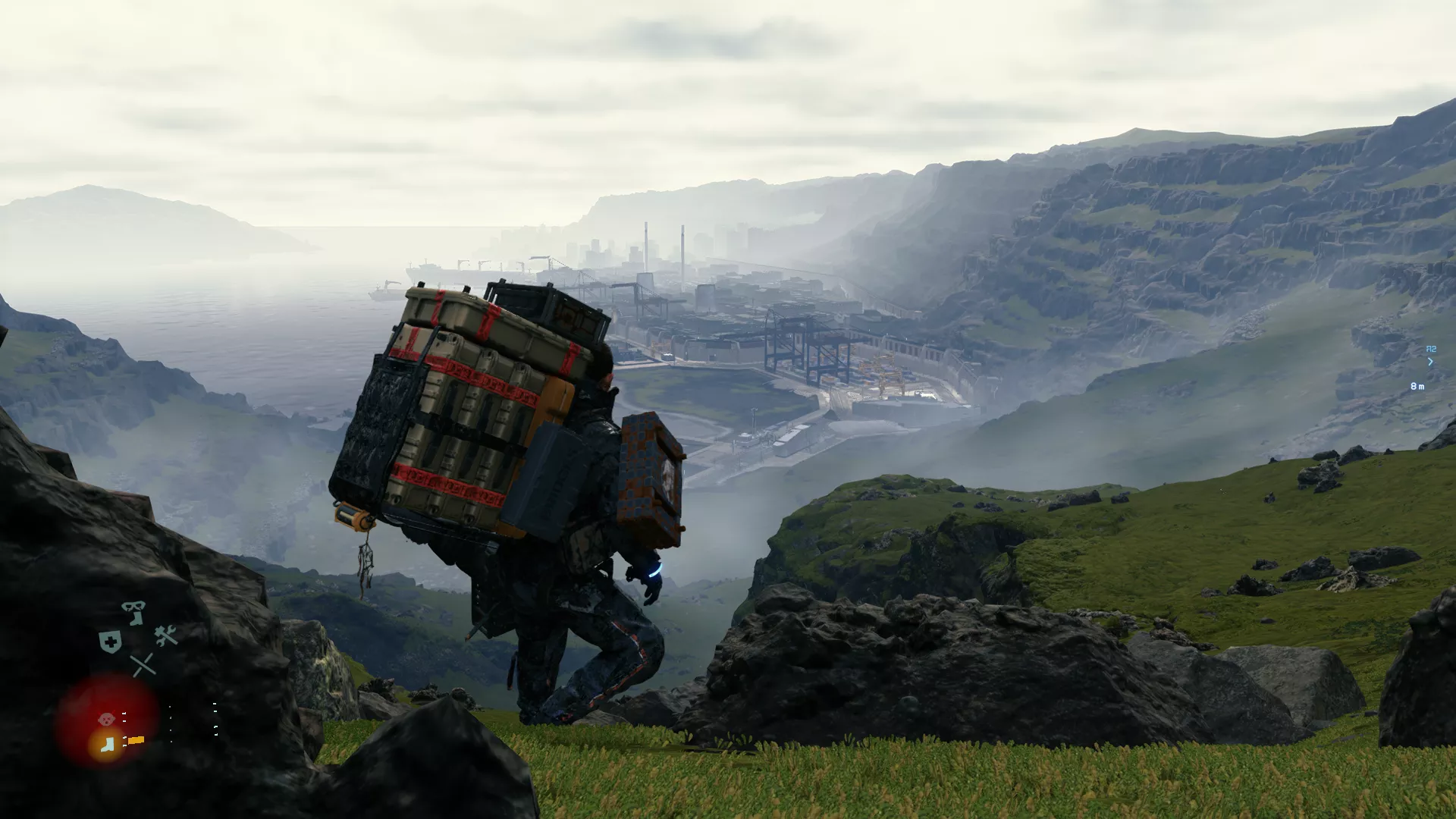
Task: Click the 8 m distance marker
Action: [1417, 386]
